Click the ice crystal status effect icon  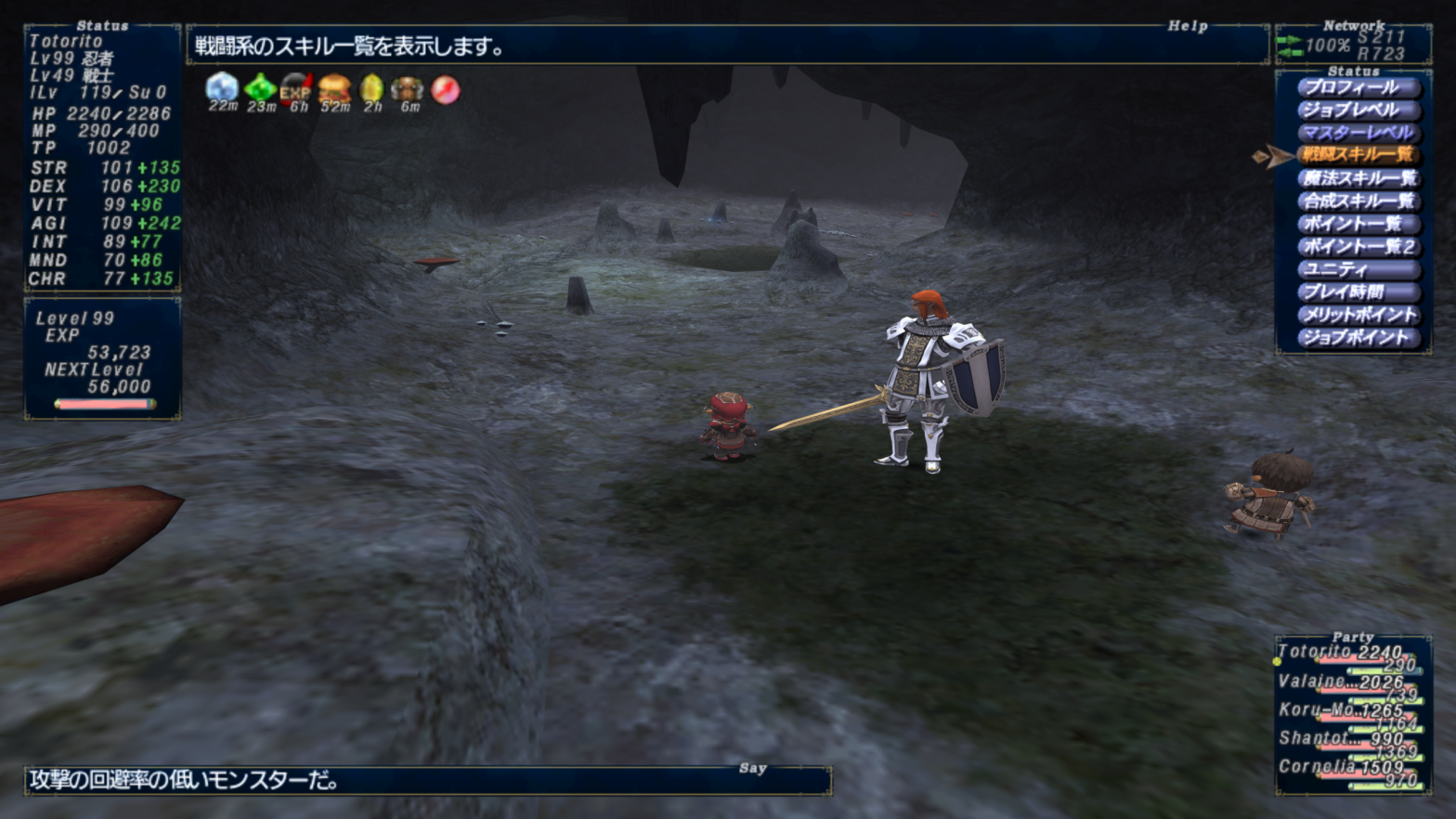coord(222,88)
